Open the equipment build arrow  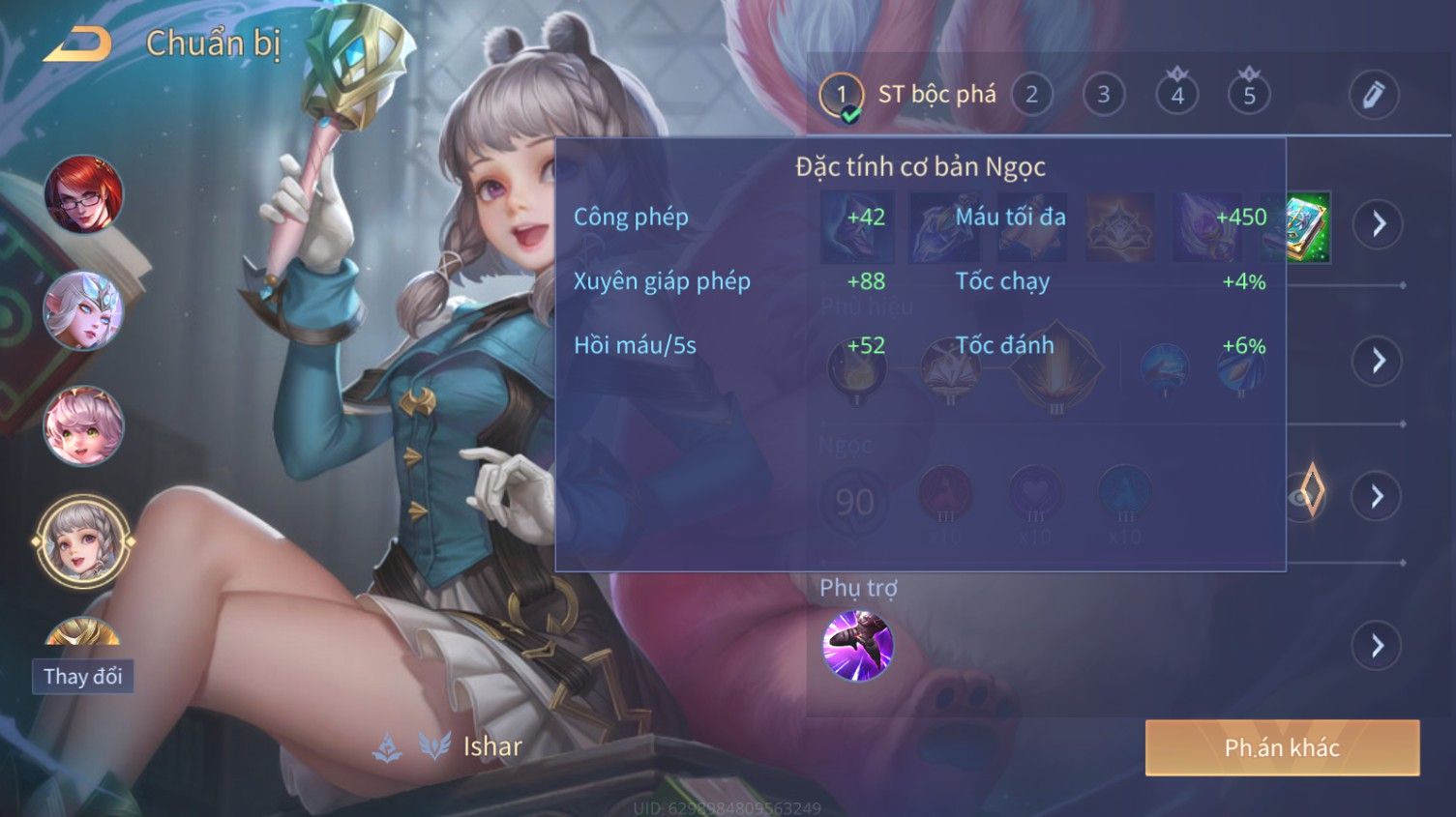pos(1378,224)
